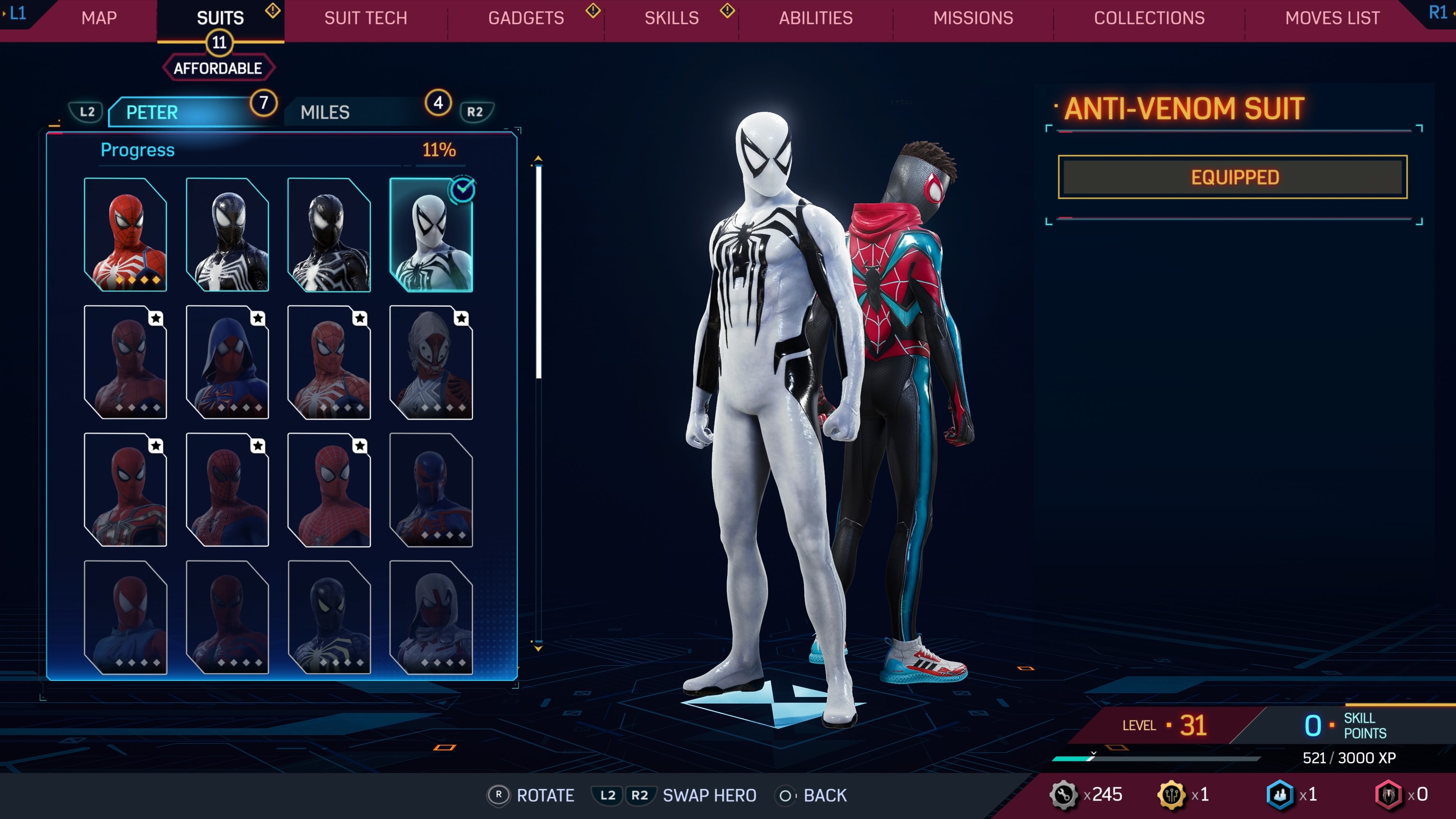1456x819 pixels.
Task: Choose the white hooded suit in bottom row
Action: click(431, 617)
